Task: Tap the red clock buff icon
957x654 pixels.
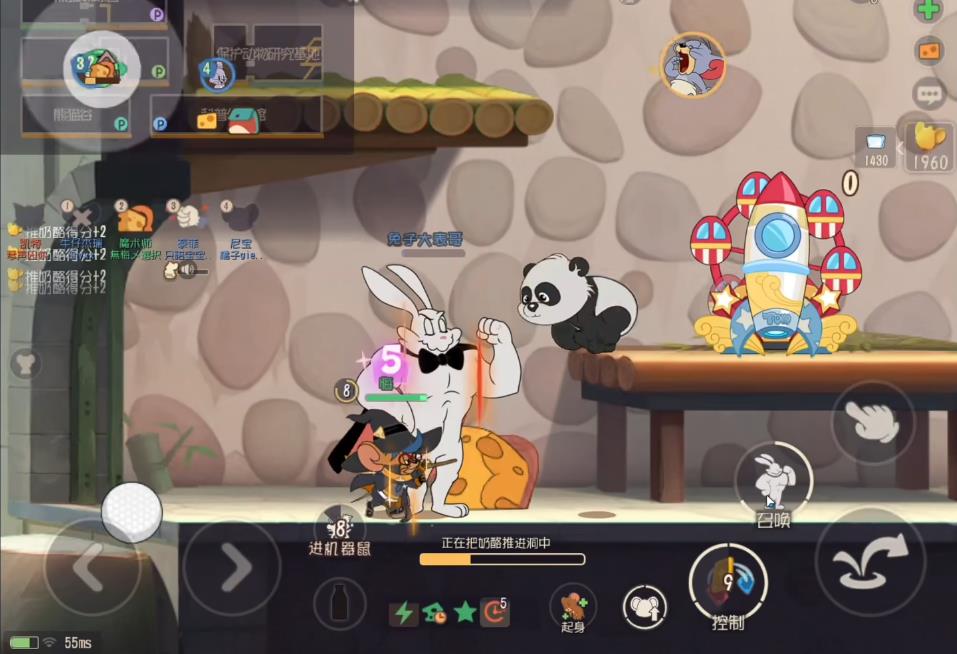Action: (495, 612)
